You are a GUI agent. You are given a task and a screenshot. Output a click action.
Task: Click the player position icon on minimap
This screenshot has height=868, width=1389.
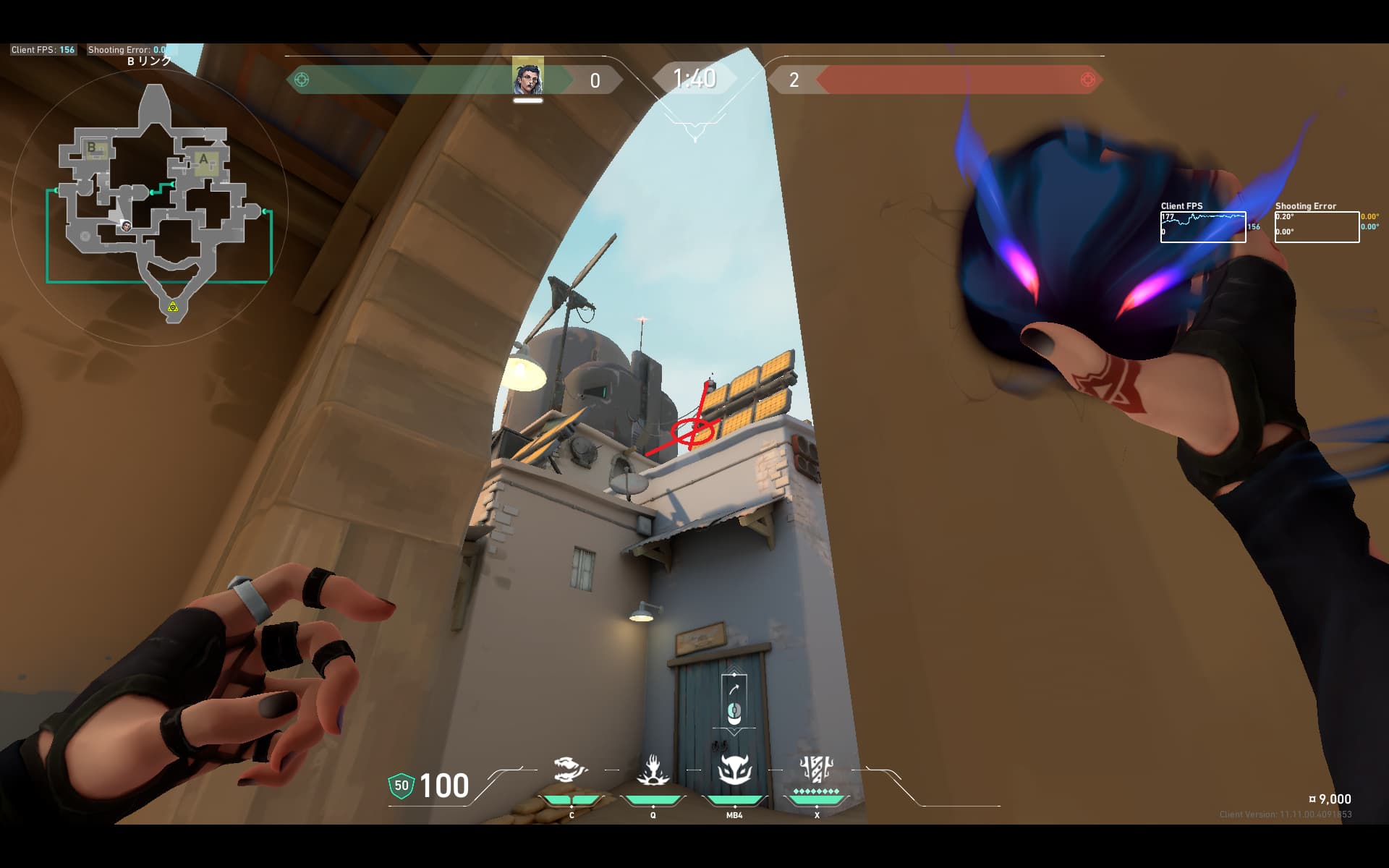(126, 226)
